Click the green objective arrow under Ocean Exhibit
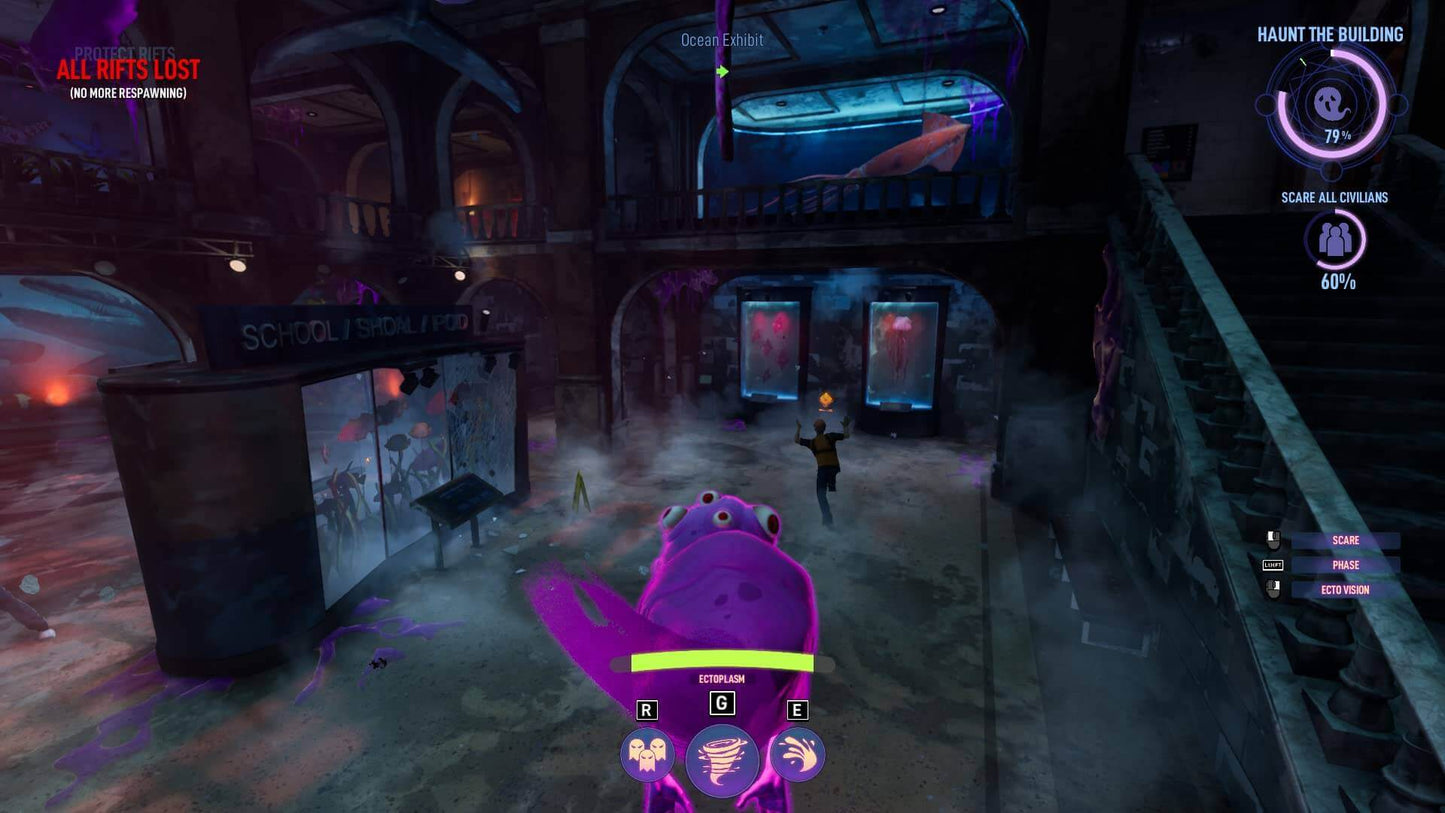Screen dimensions: 1445x813 (722, 71)
